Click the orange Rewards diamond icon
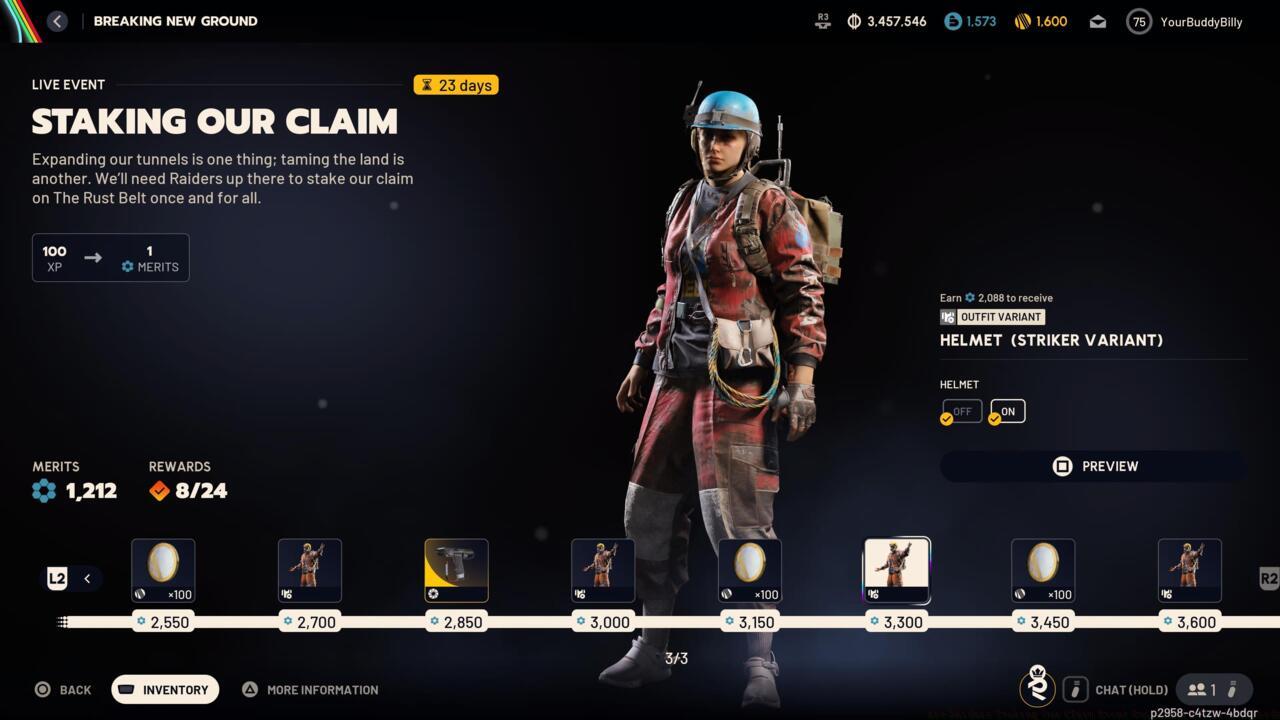Screen dimensions: 1280x720 (158, 490)
